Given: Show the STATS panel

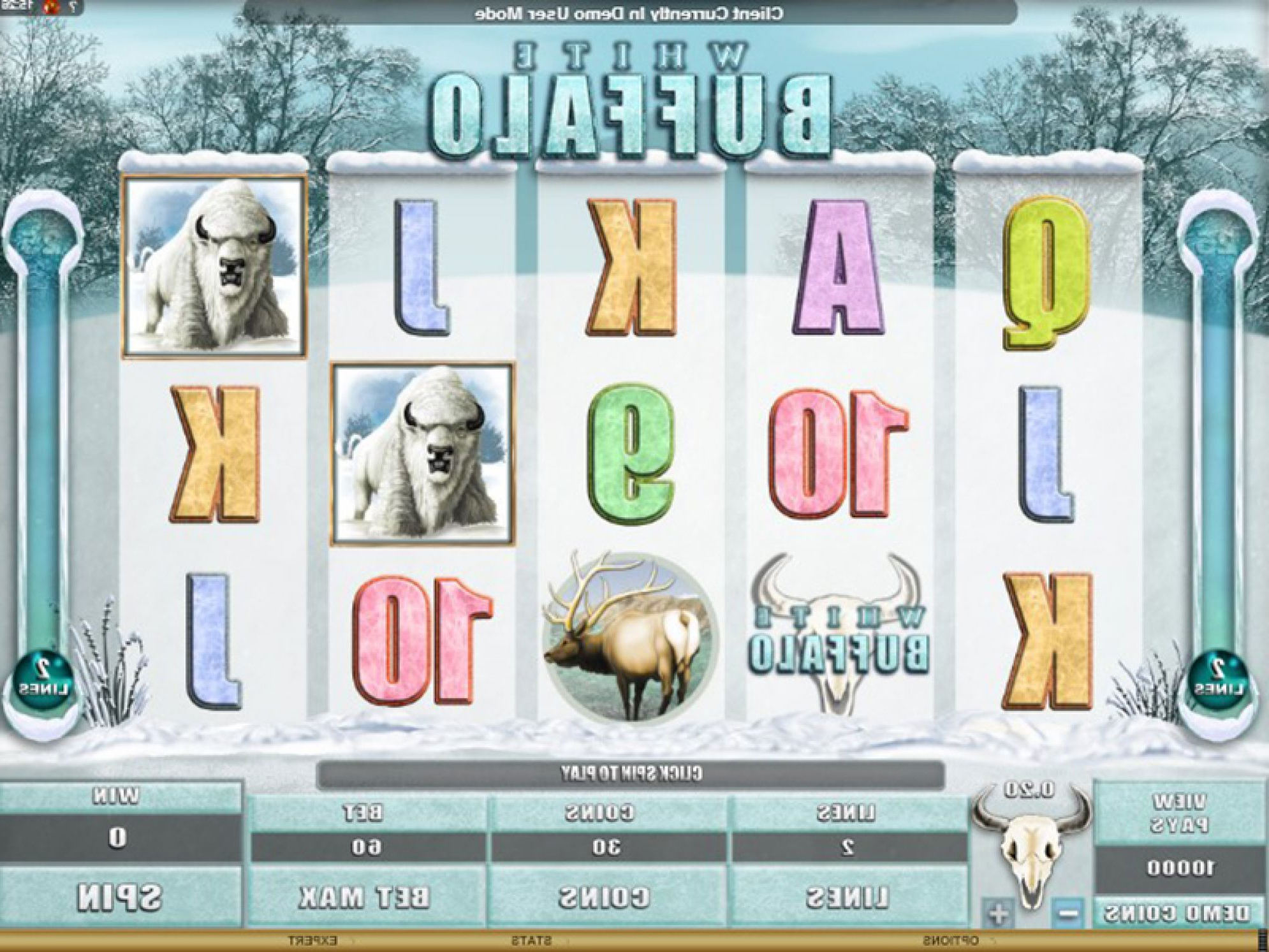Looking at the screenshot, I should tap(531, 941).
